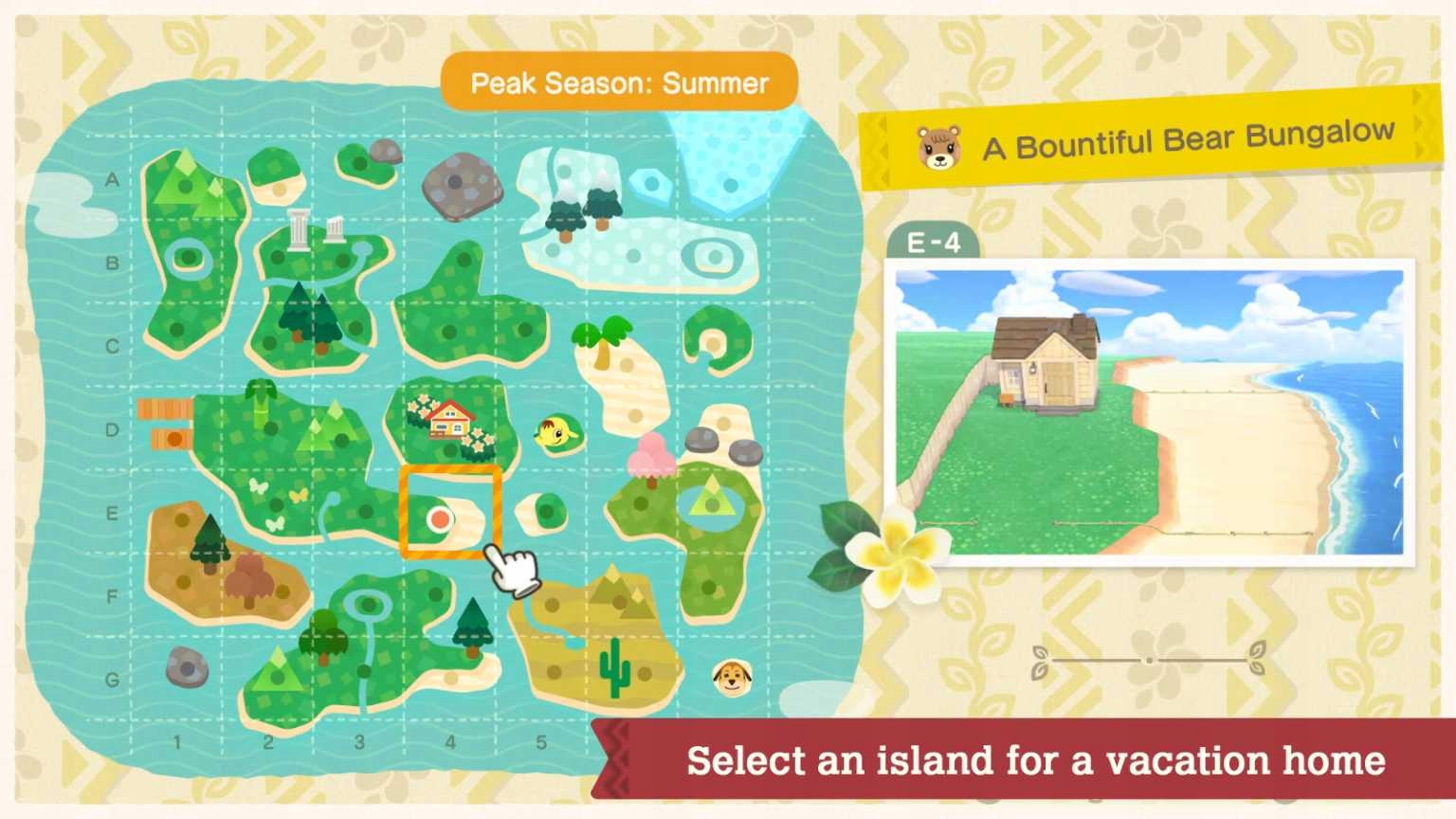Click the dog villager face icon
1456x819 pixels.
click(732, 677)
